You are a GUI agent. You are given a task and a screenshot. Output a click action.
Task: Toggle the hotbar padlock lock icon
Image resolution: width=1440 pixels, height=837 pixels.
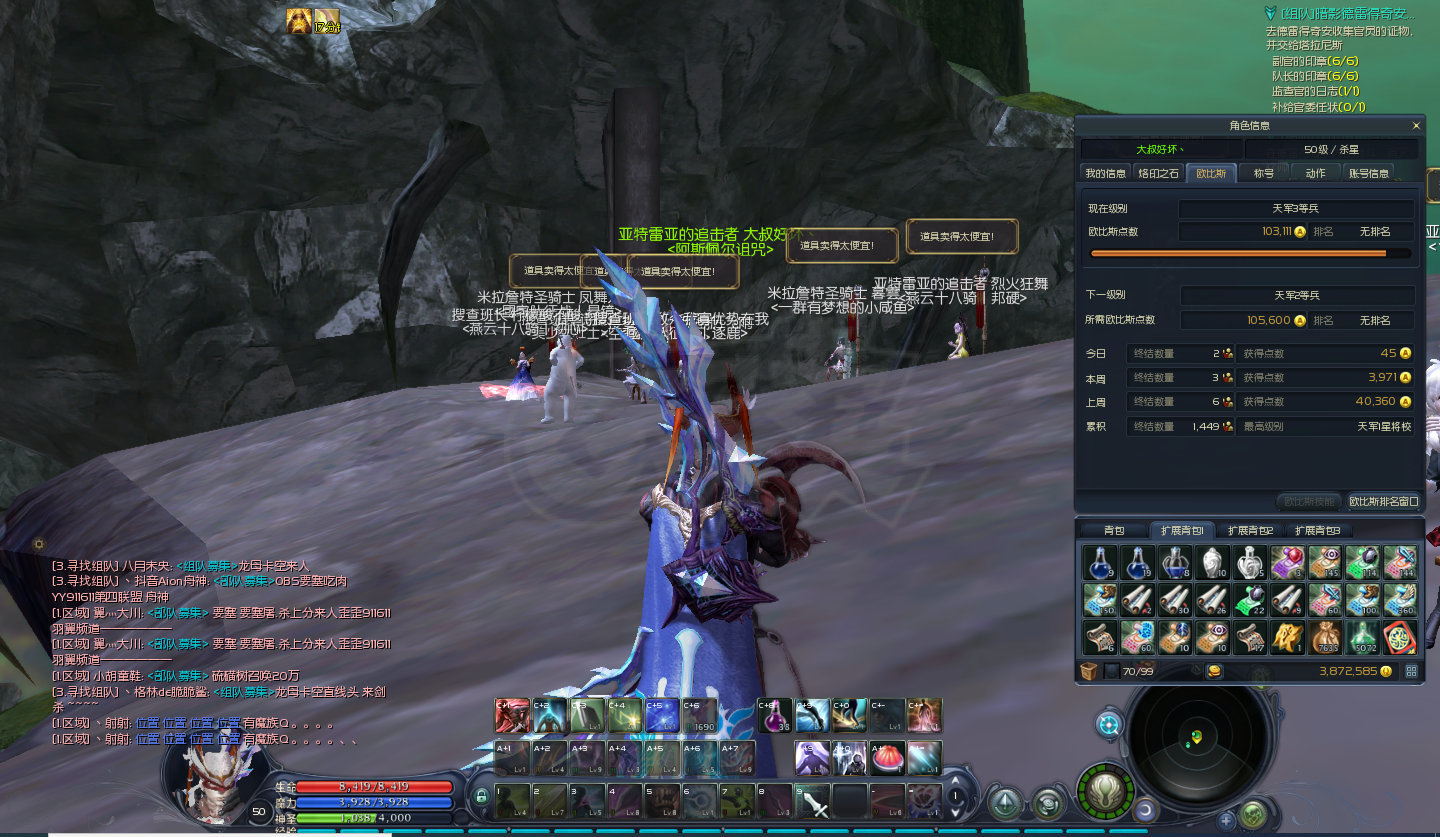click(x=481, y=796)
